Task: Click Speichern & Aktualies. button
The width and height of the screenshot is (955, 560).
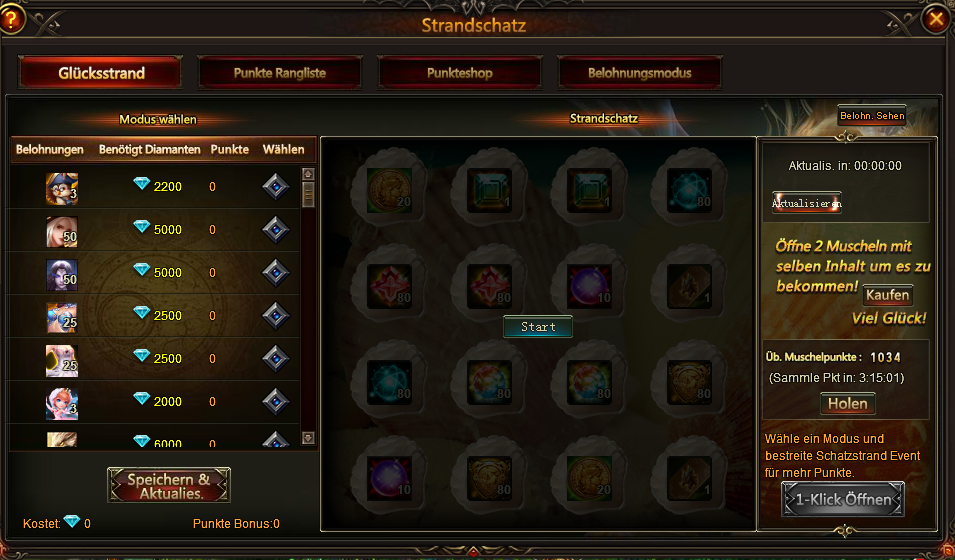Action: coord(169,486)
